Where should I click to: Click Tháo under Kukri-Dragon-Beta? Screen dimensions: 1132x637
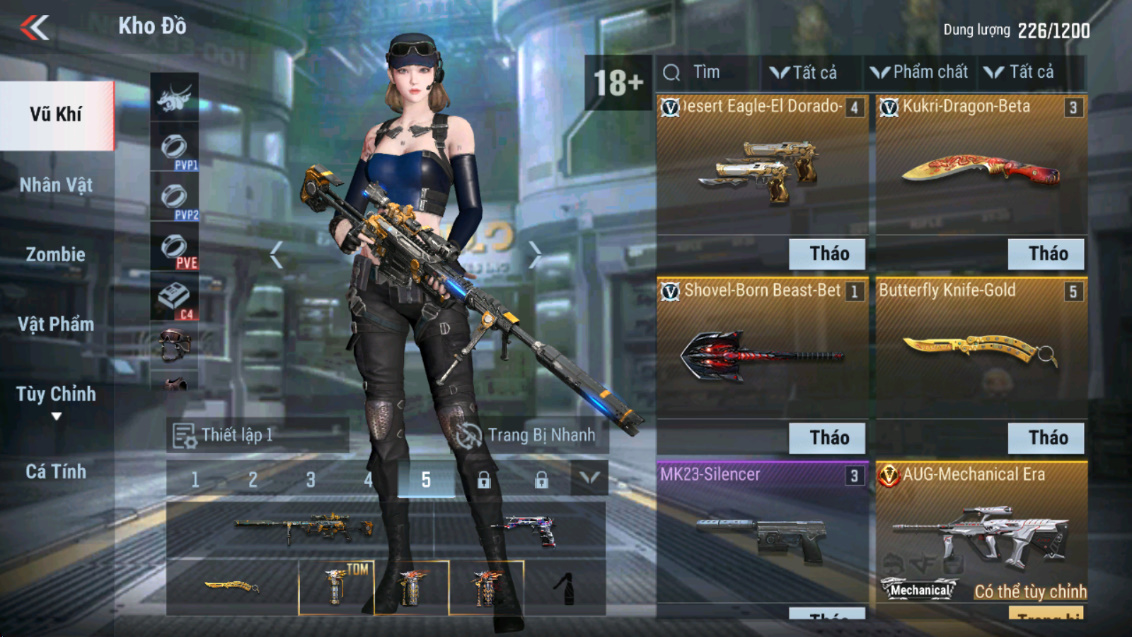[x=1047, y=254]
